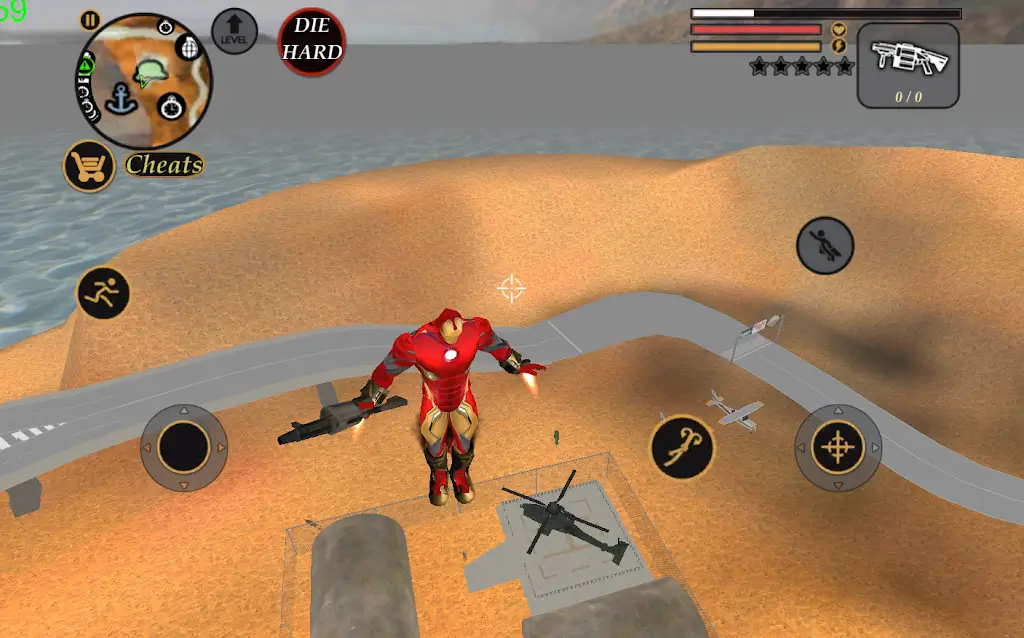Use the rope hook ability button
This screenshot has height=638, width=1024.
point(682,446)
